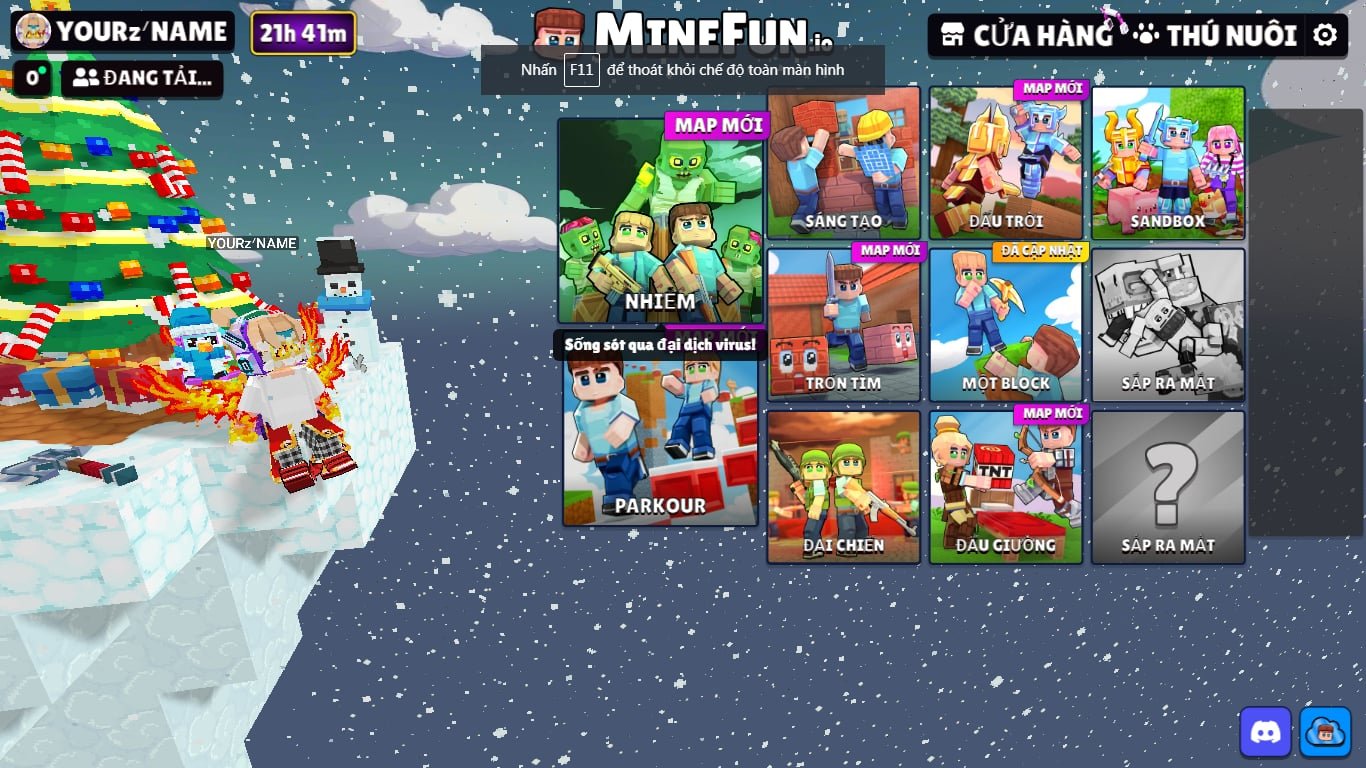Image resolution: width=1366 pixels, height=768 pixels.
Task: Launch the Sáng Tạo creative mode
Action: pyautogui.click(x=843, y=163)
